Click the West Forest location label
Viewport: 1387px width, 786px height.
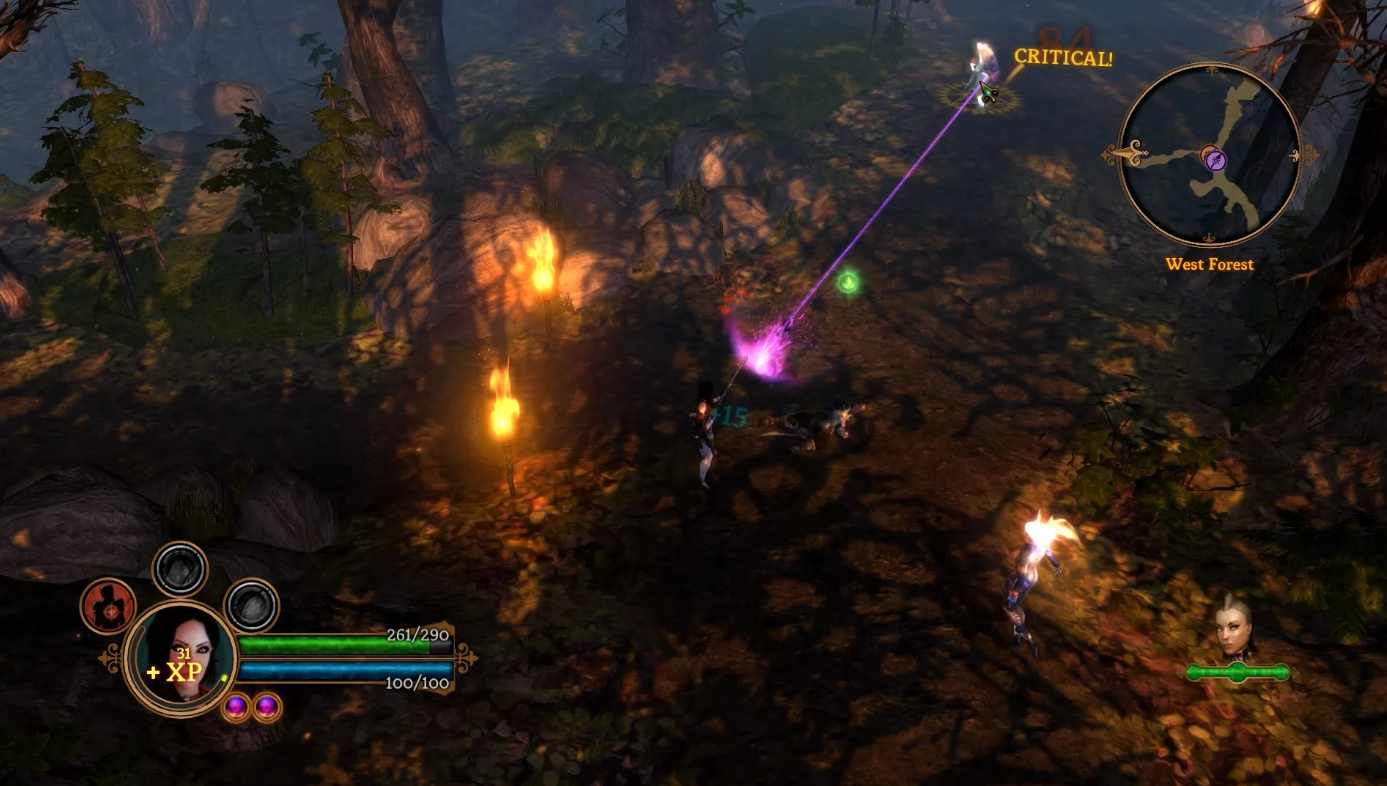(x=1209, y=264)
